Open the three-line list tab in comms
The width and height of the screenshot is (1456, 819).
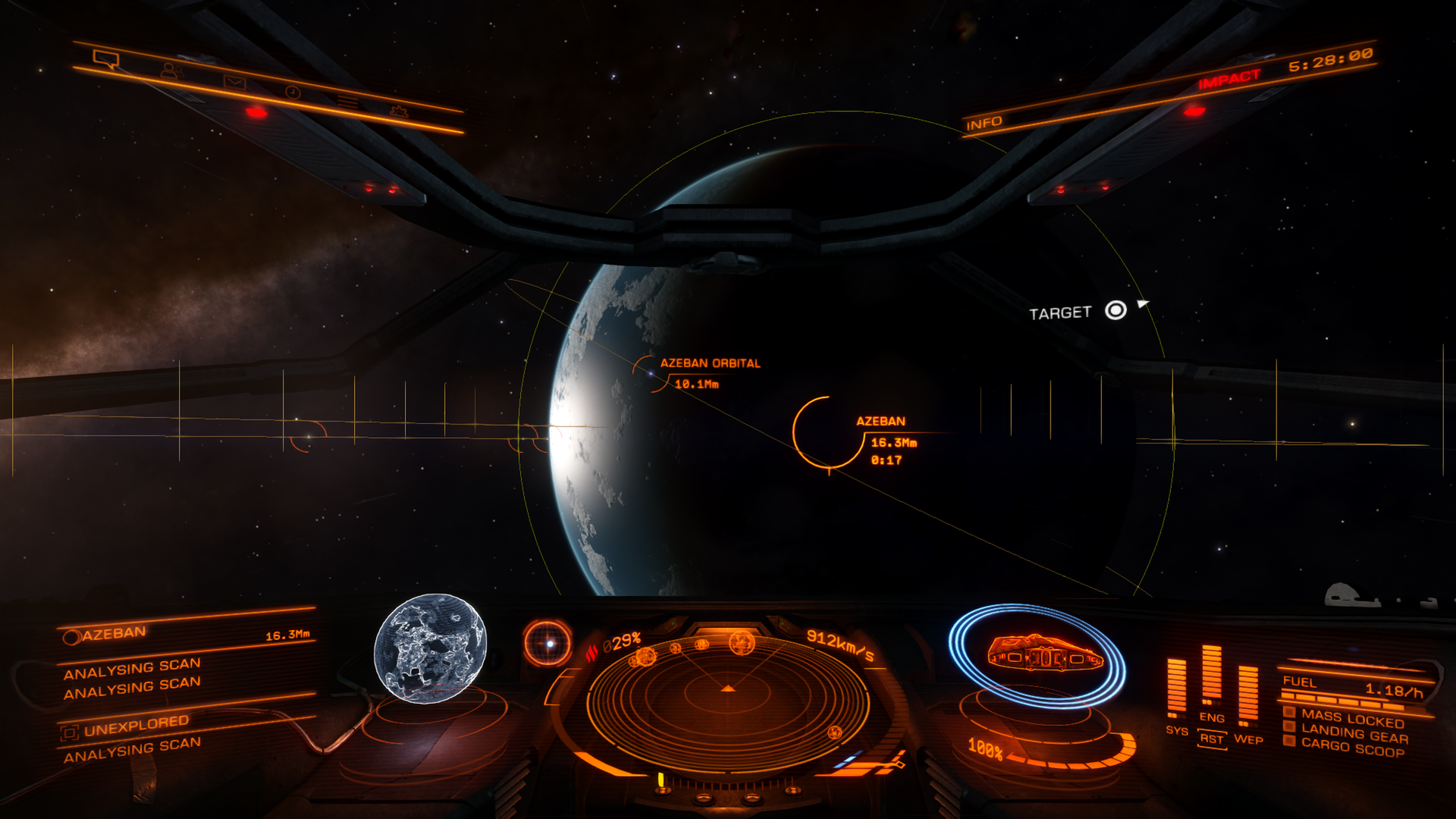click(x=347, y=102)
